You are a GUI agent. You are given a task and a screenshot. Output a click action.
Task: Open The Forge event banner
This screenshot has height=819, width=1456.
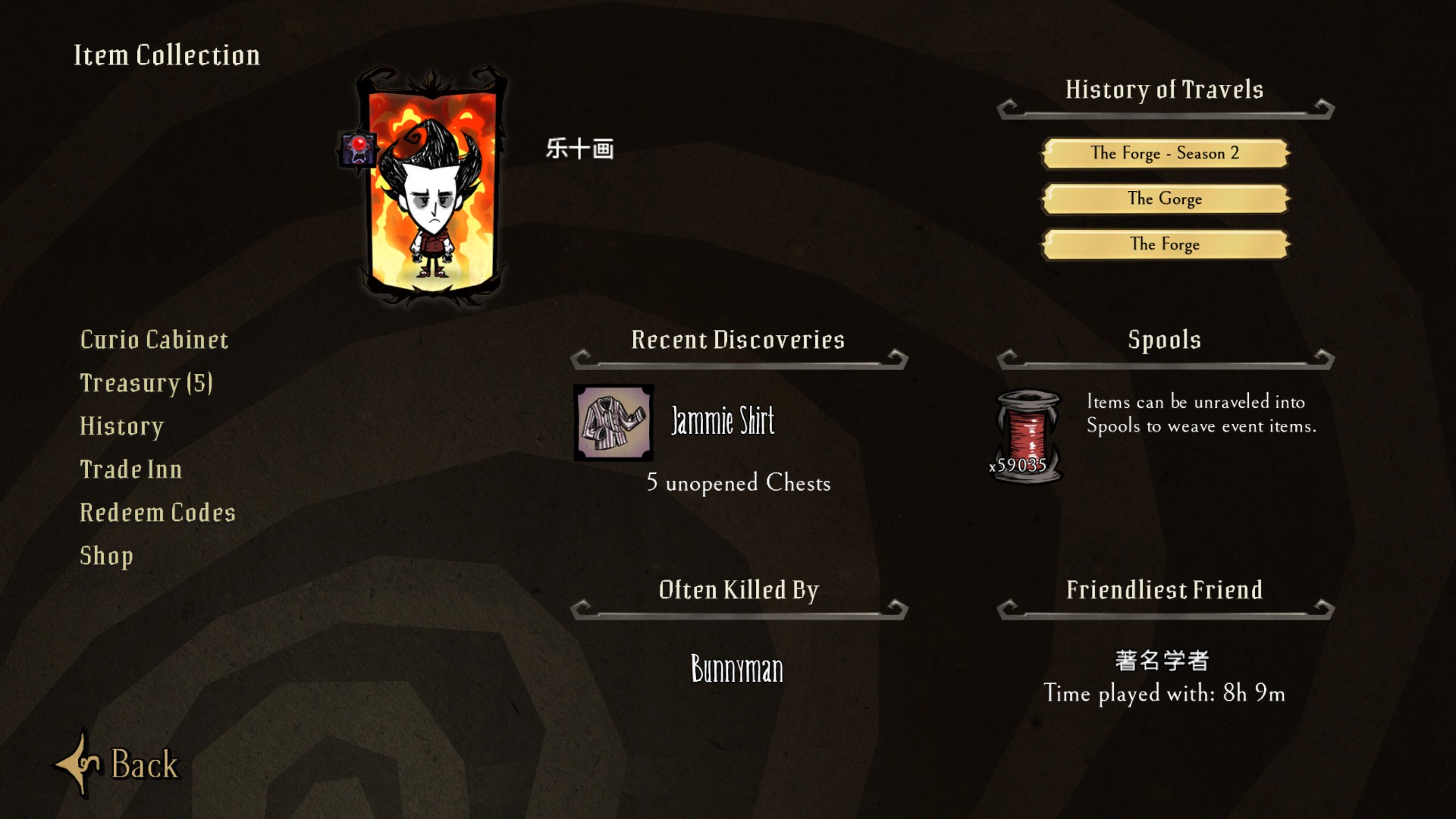point(1165,244)
